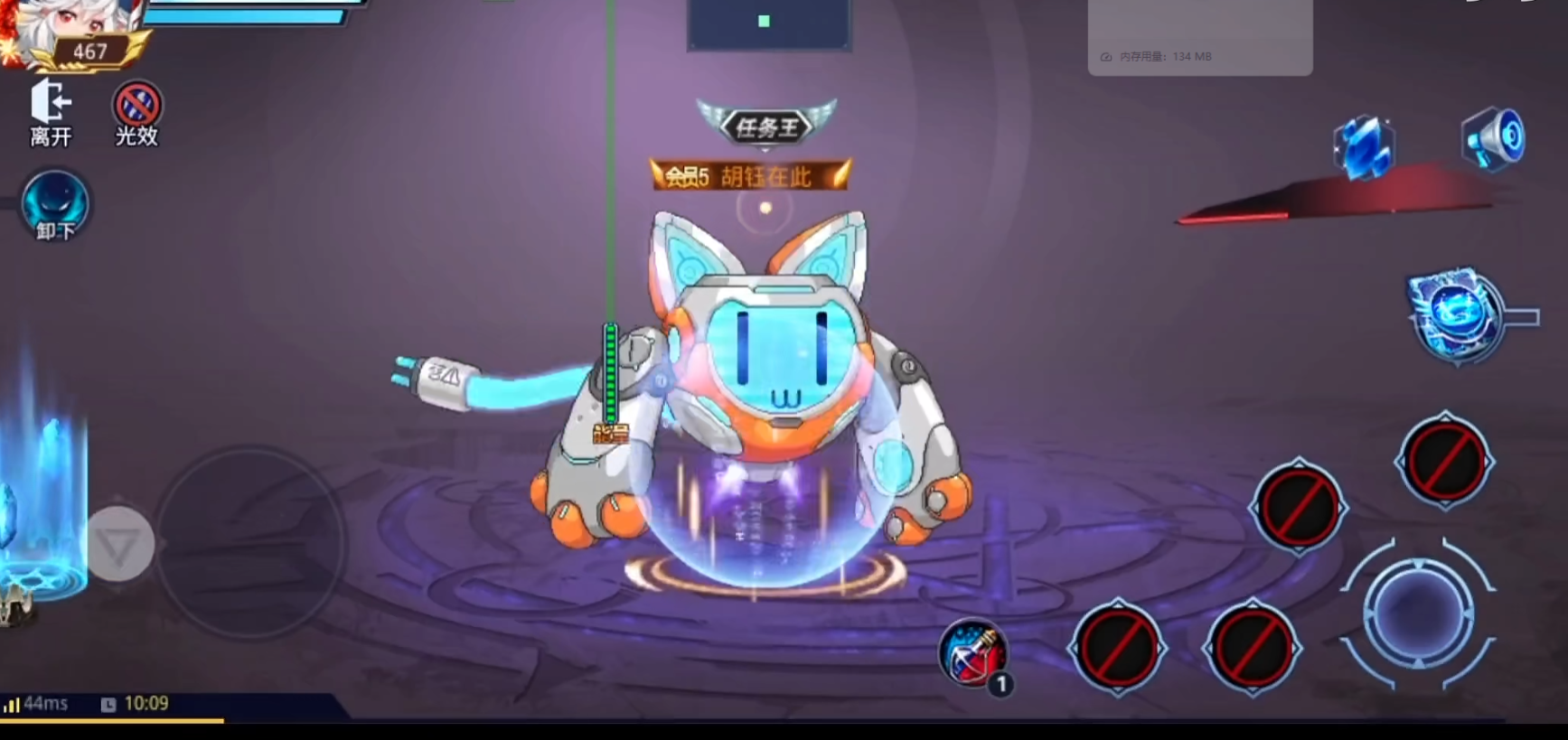
Task: Open the minimap panel
Action: [768, 23]
